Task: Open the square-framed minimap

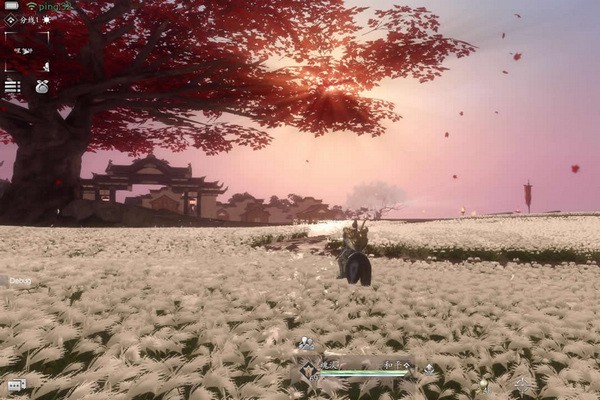Action: pyautogui.click(x=27, y=50)
